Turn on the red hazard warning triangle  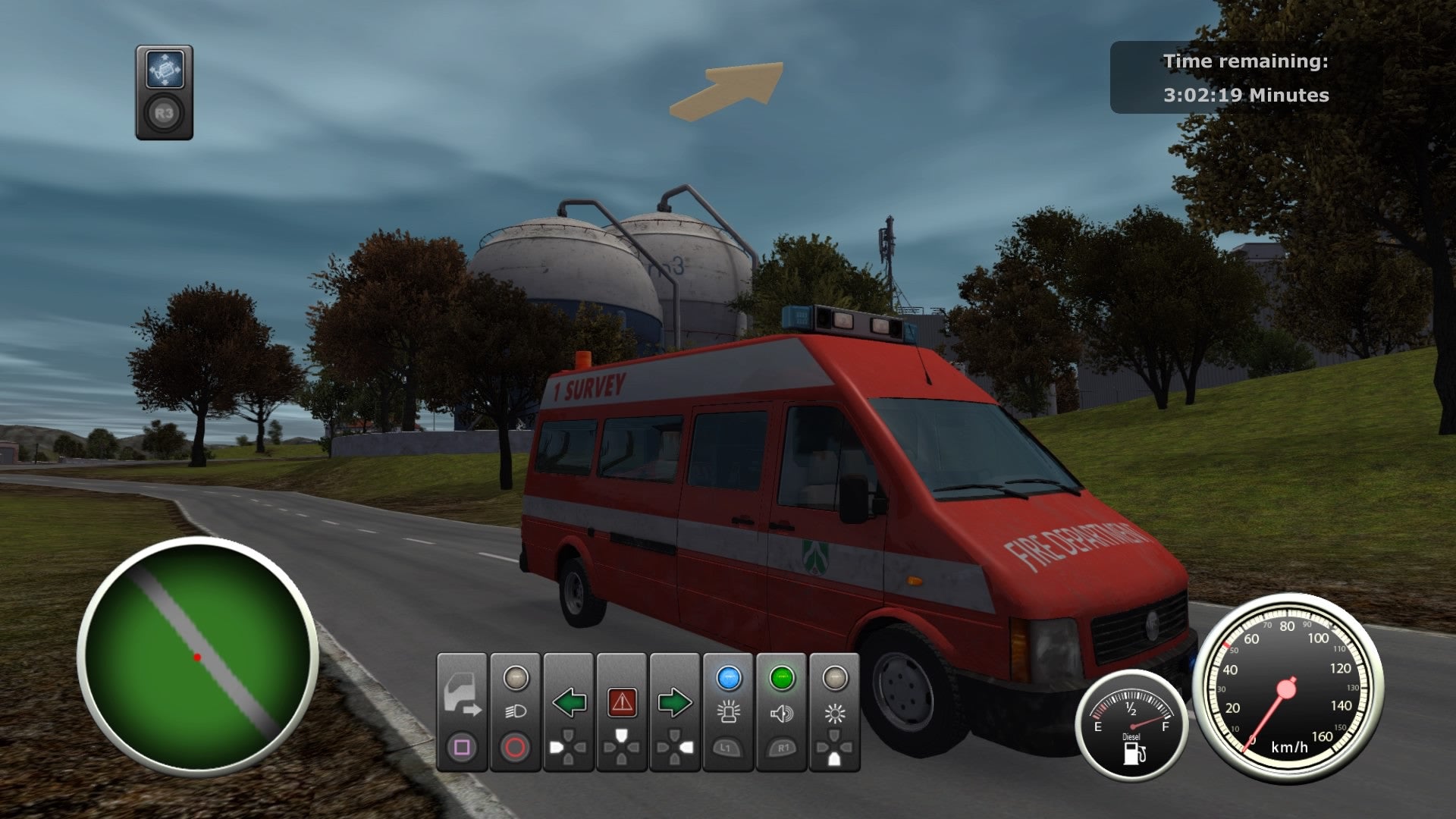coord(622,703)
